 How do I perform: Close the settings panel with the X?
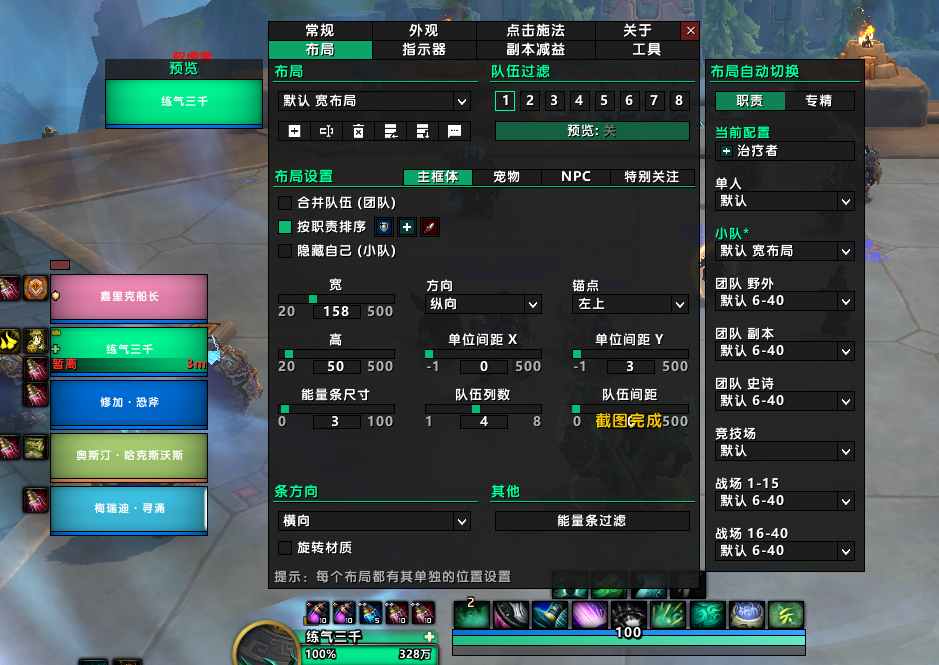point(690,31)
